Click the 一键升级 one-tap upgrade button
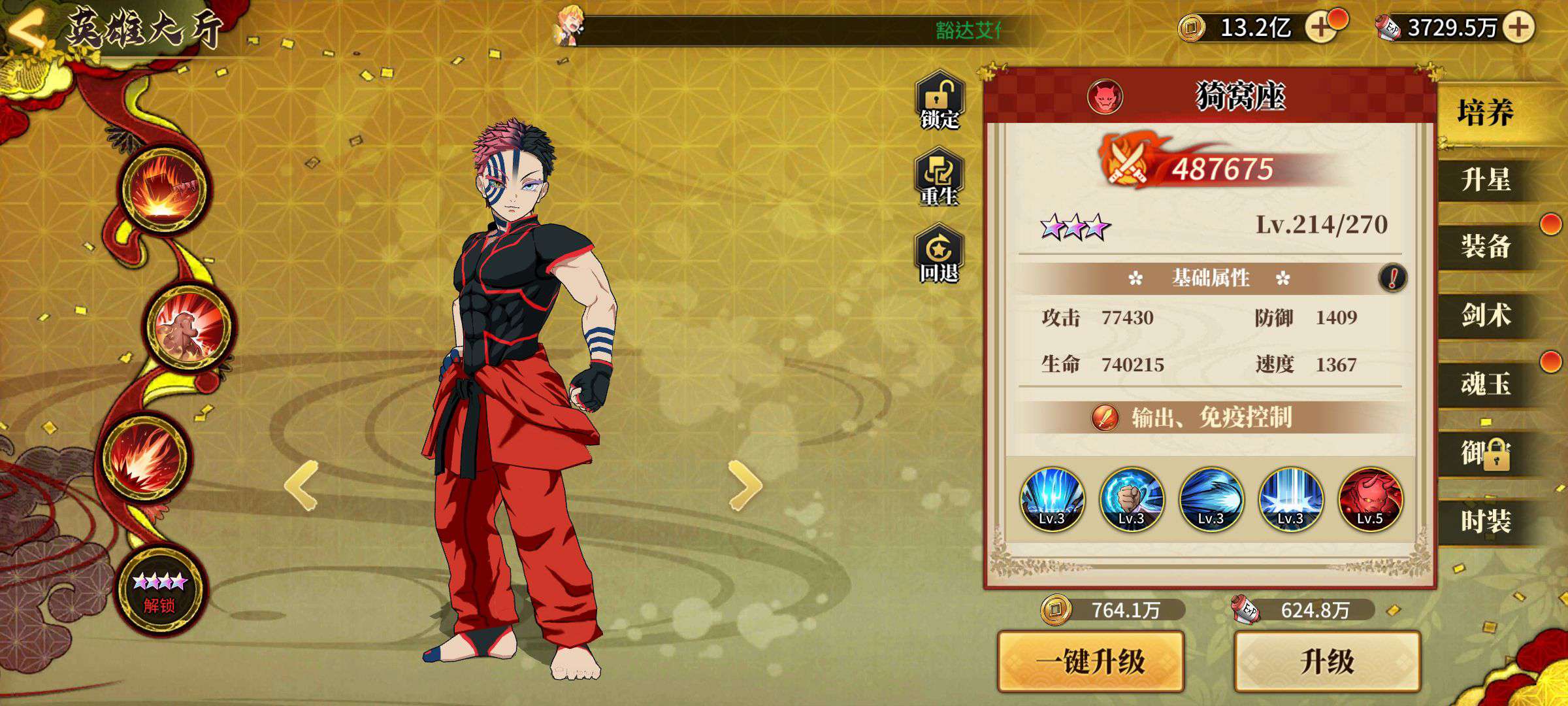Screen dimensions: 1568x706 click(1090, 662)
